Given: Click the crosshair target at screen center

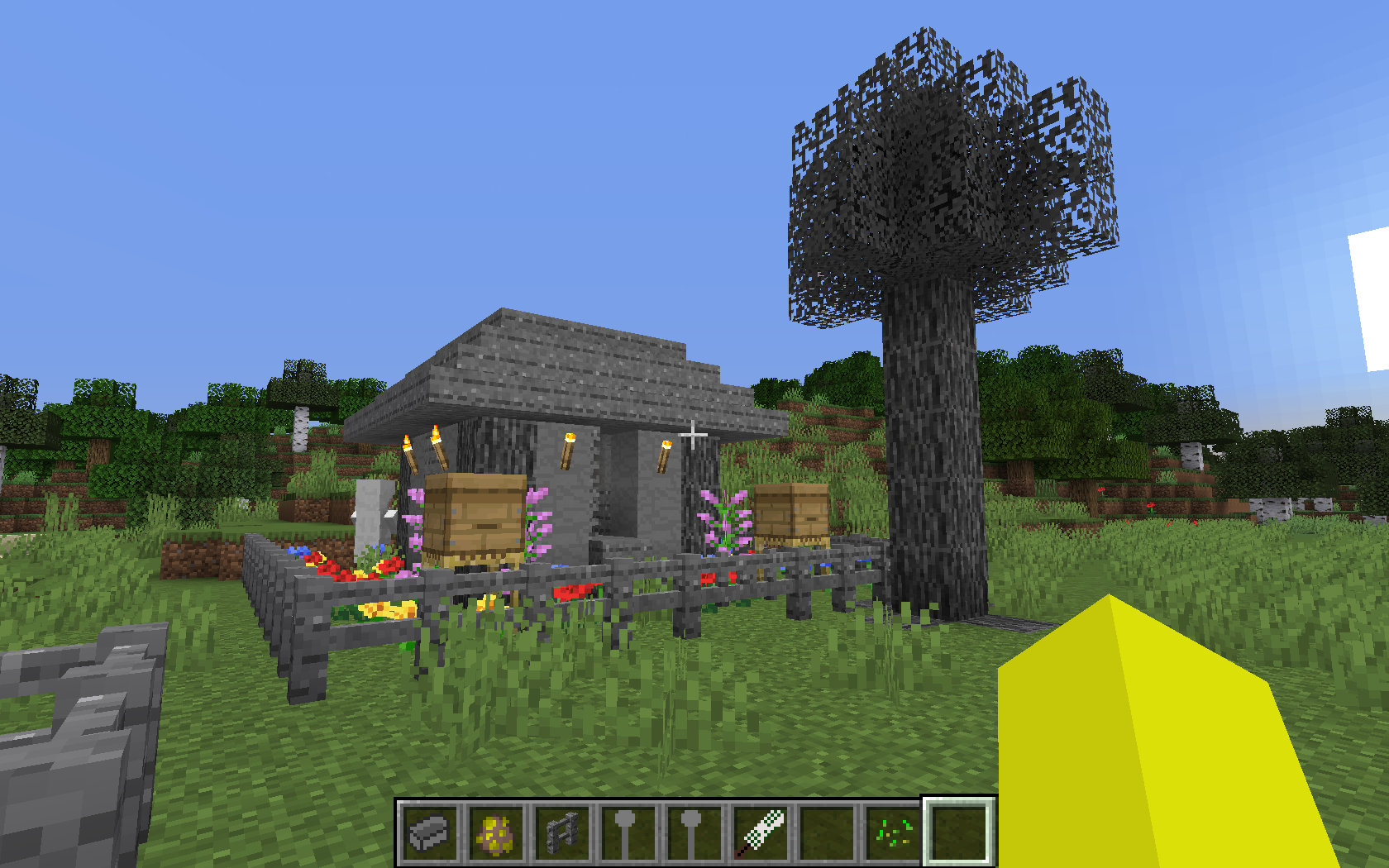Looking at the screenshot, I should coord(693,433).
